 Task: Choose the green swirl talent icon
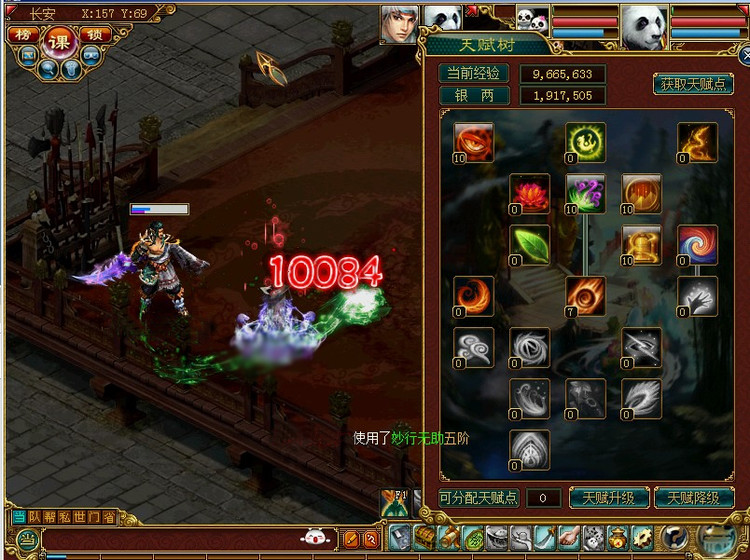pos(583,141)
